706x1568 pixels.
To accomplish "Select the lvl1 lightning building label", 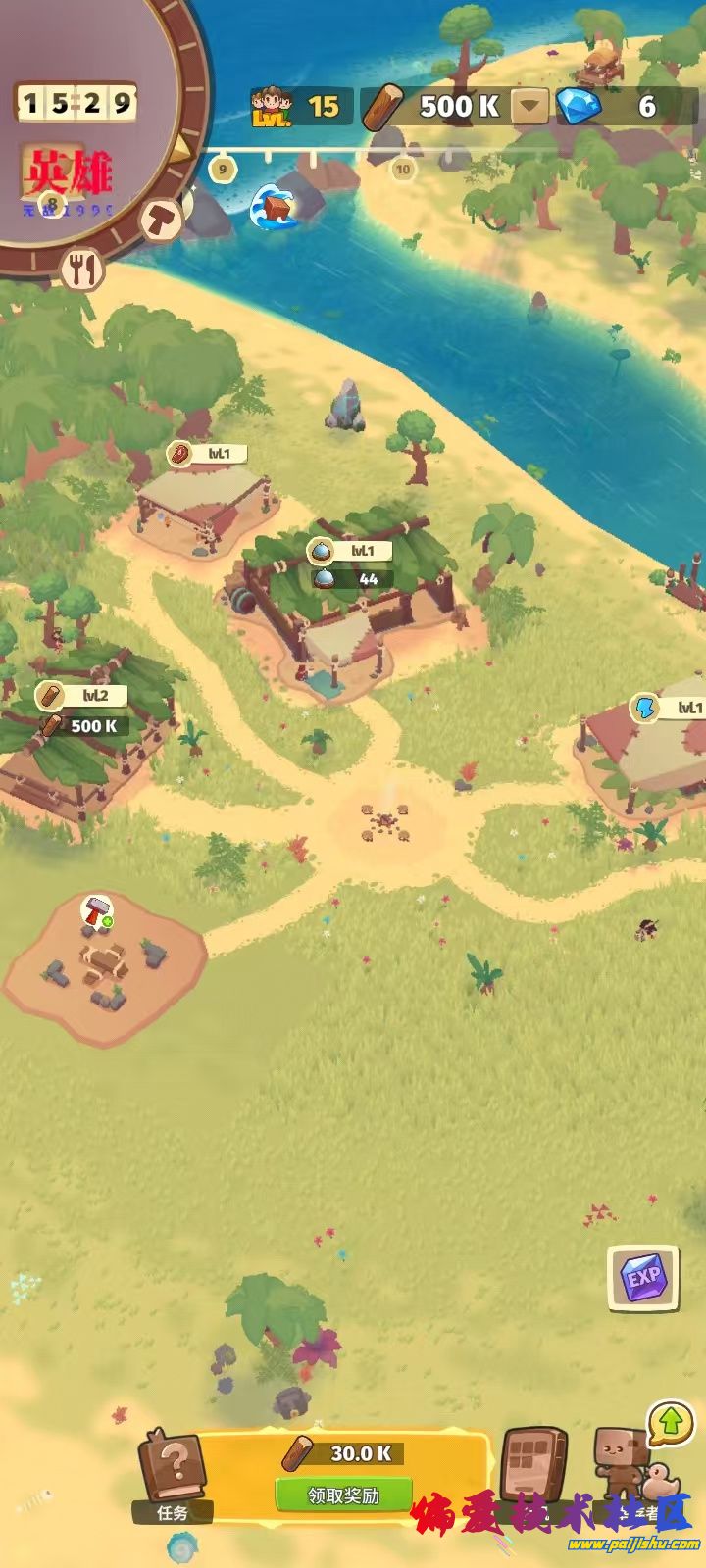I will 670,708.
